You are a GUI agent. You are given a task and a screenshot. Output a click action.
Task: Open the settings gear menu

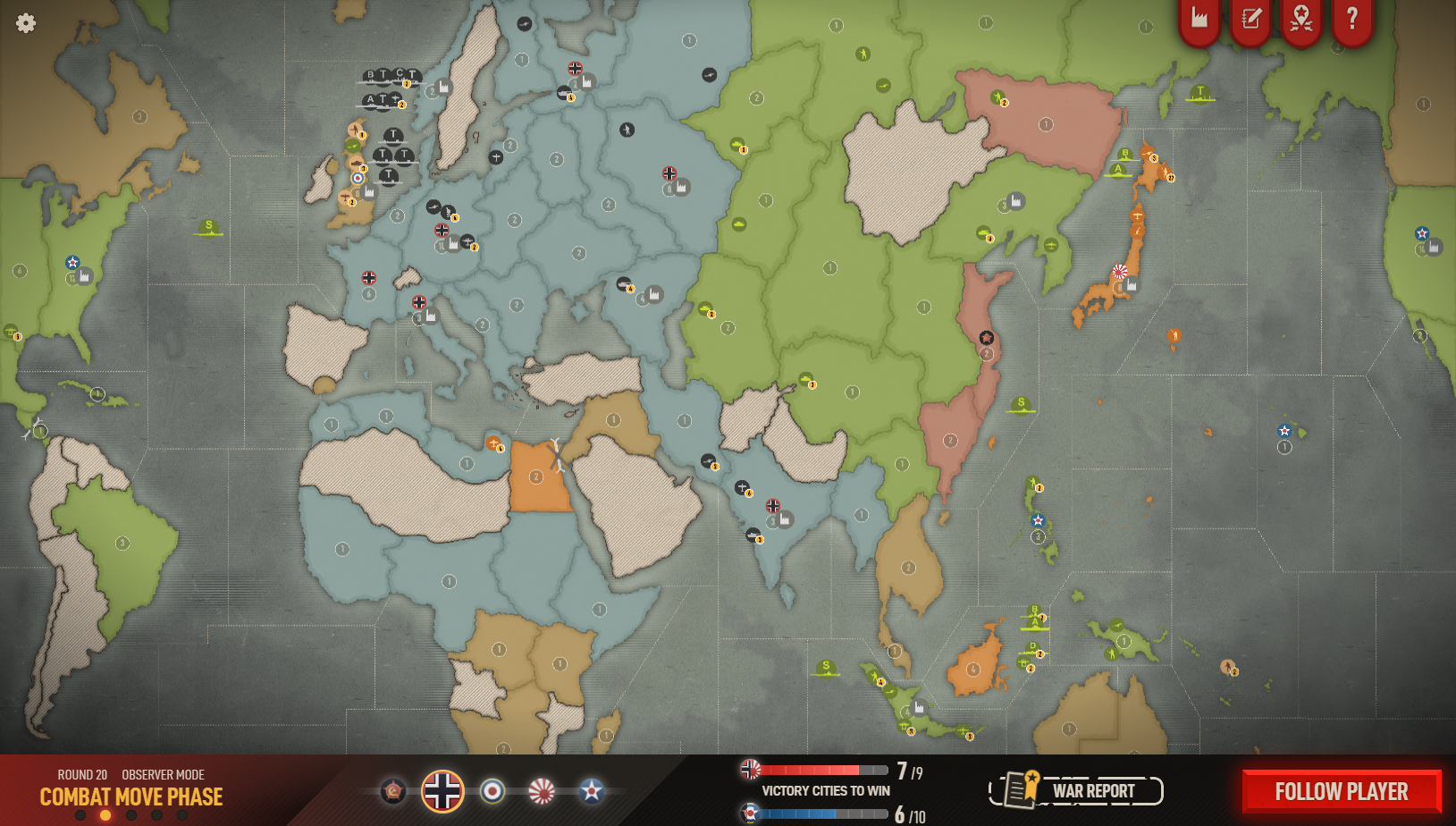(x=26, y=23)
